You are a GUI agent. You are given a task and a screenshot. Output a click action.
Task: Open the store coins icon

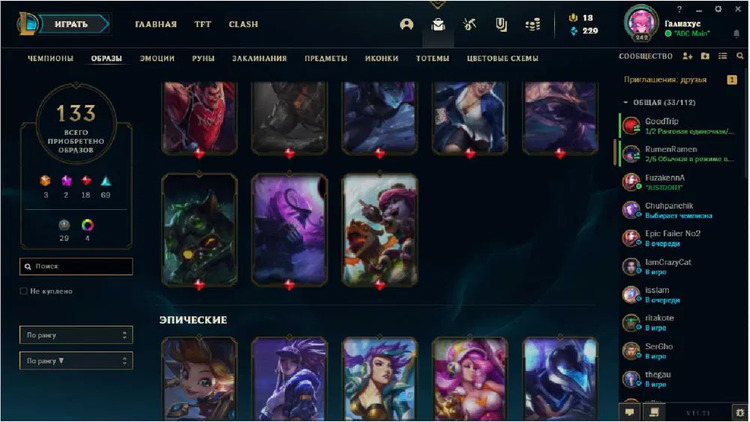pyautogui.click(x=534, y=24)
